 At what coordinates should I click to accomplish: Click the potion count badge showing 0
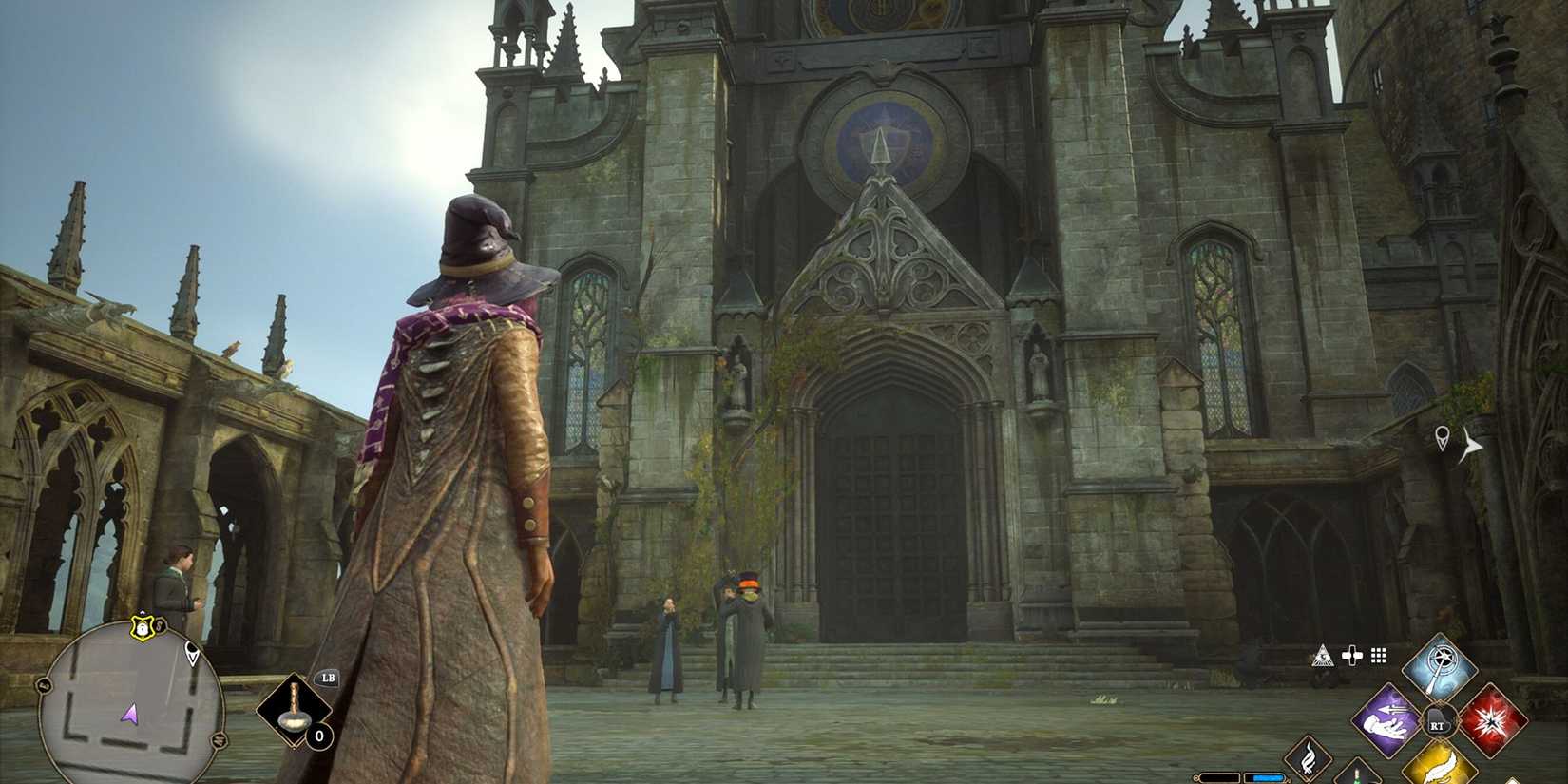[318, 736]
